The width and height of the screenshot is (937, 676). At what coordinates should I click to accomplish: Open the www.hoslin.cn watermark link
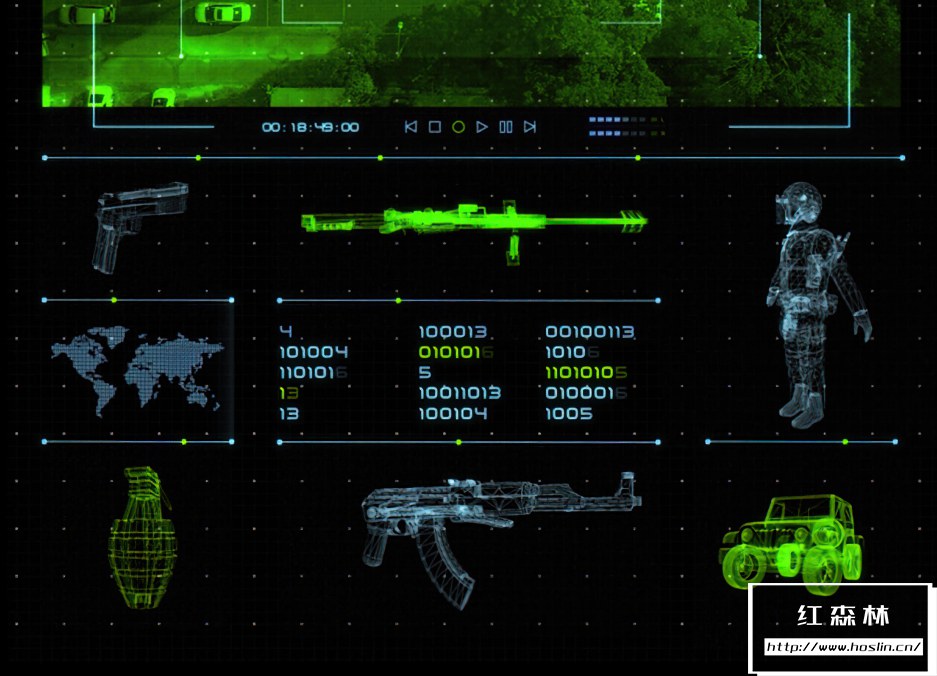(x=842, y=647)
